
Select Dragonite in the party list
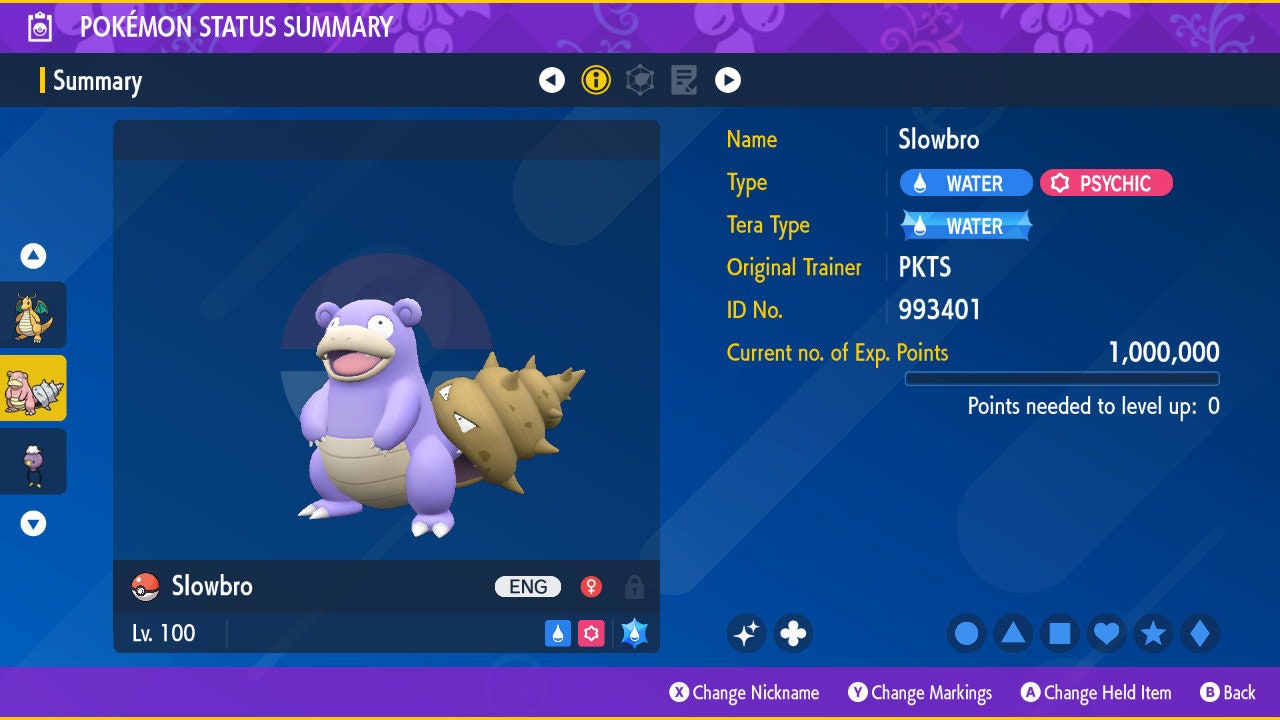33,315
